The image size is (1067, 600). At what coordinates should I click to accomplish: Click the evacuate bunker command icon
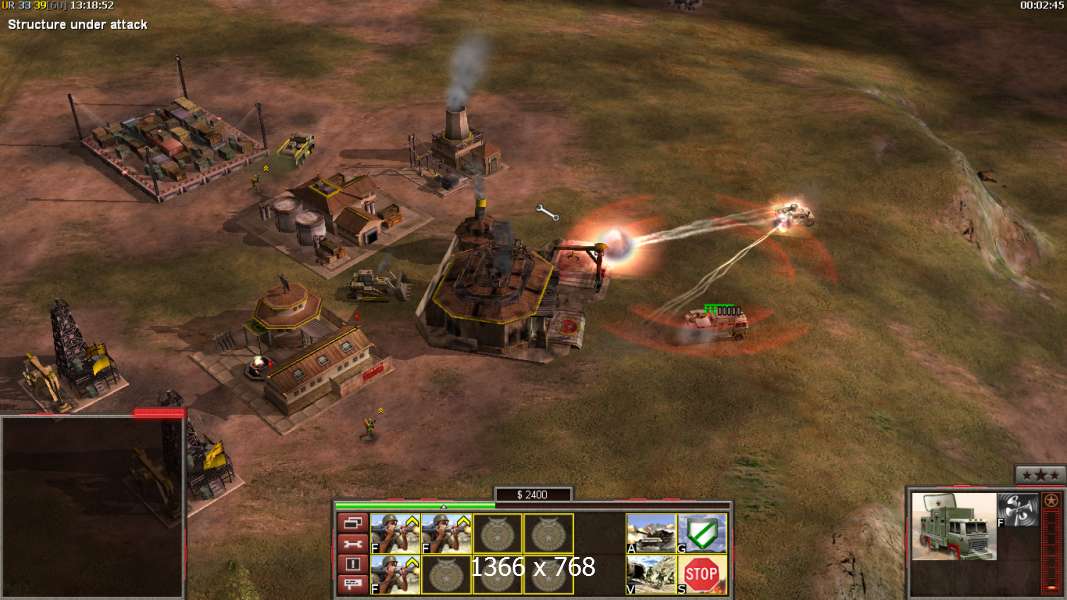pos(651,574)
